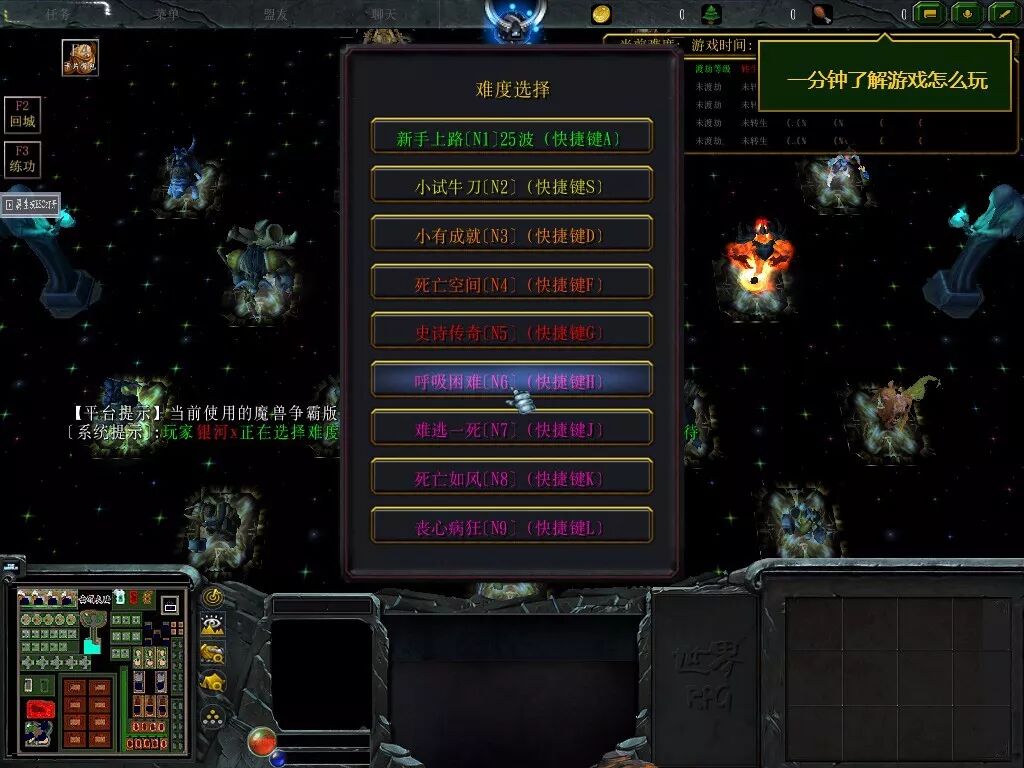
Task: Pick the 小有成就 N3 difficulty
Action: (511, 235)
